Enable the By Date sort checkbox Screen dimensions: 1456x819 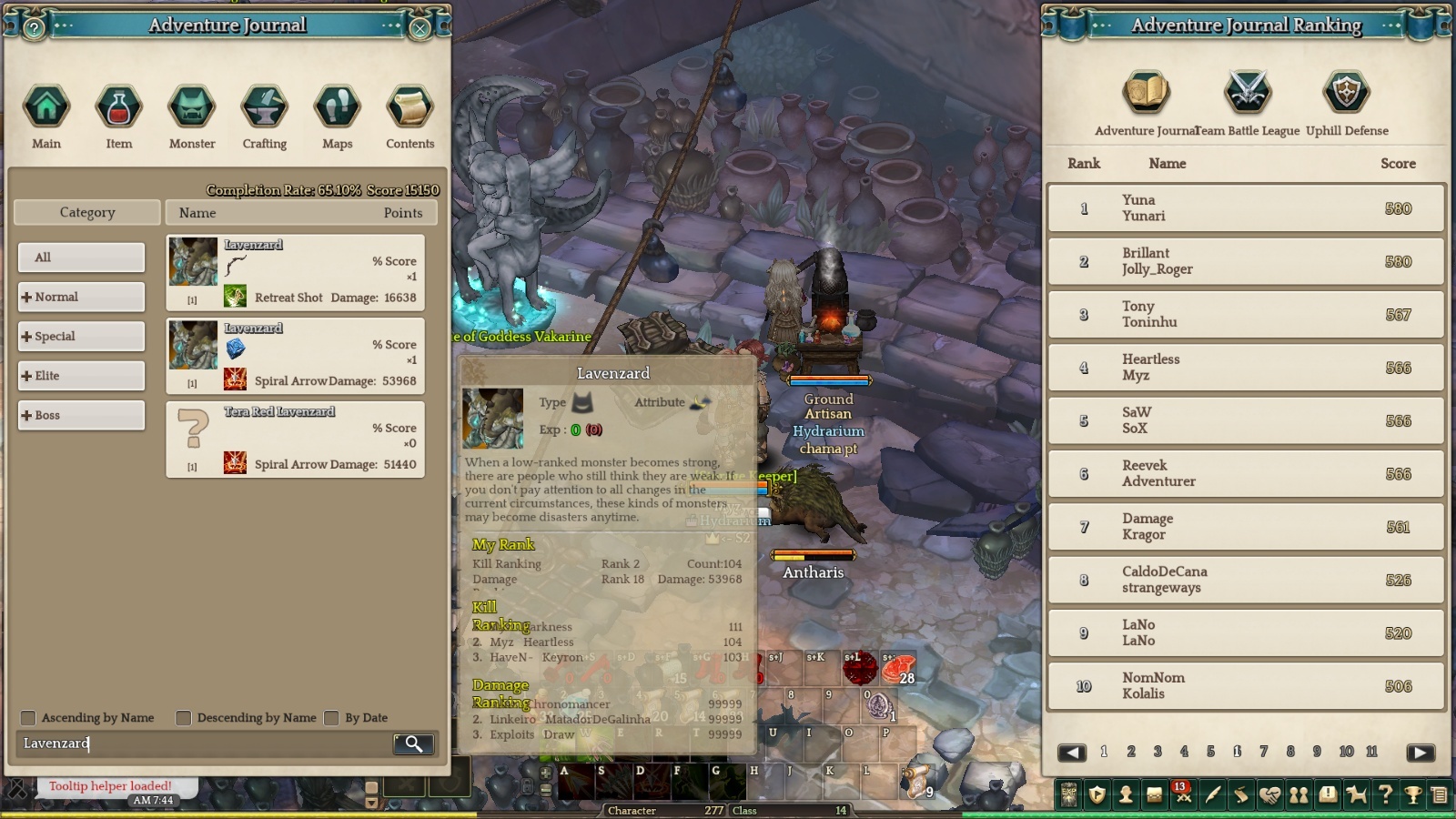pos(332,718)
